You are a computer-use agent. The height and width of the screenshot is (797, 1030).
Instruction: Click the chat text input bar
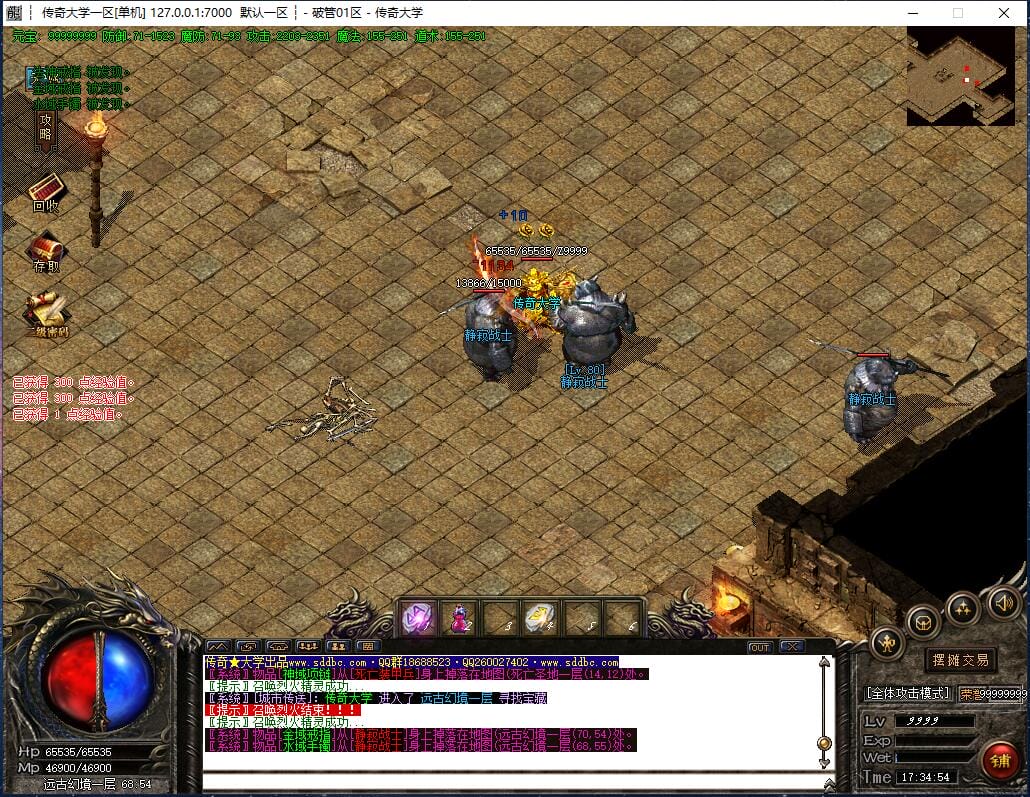510,783
